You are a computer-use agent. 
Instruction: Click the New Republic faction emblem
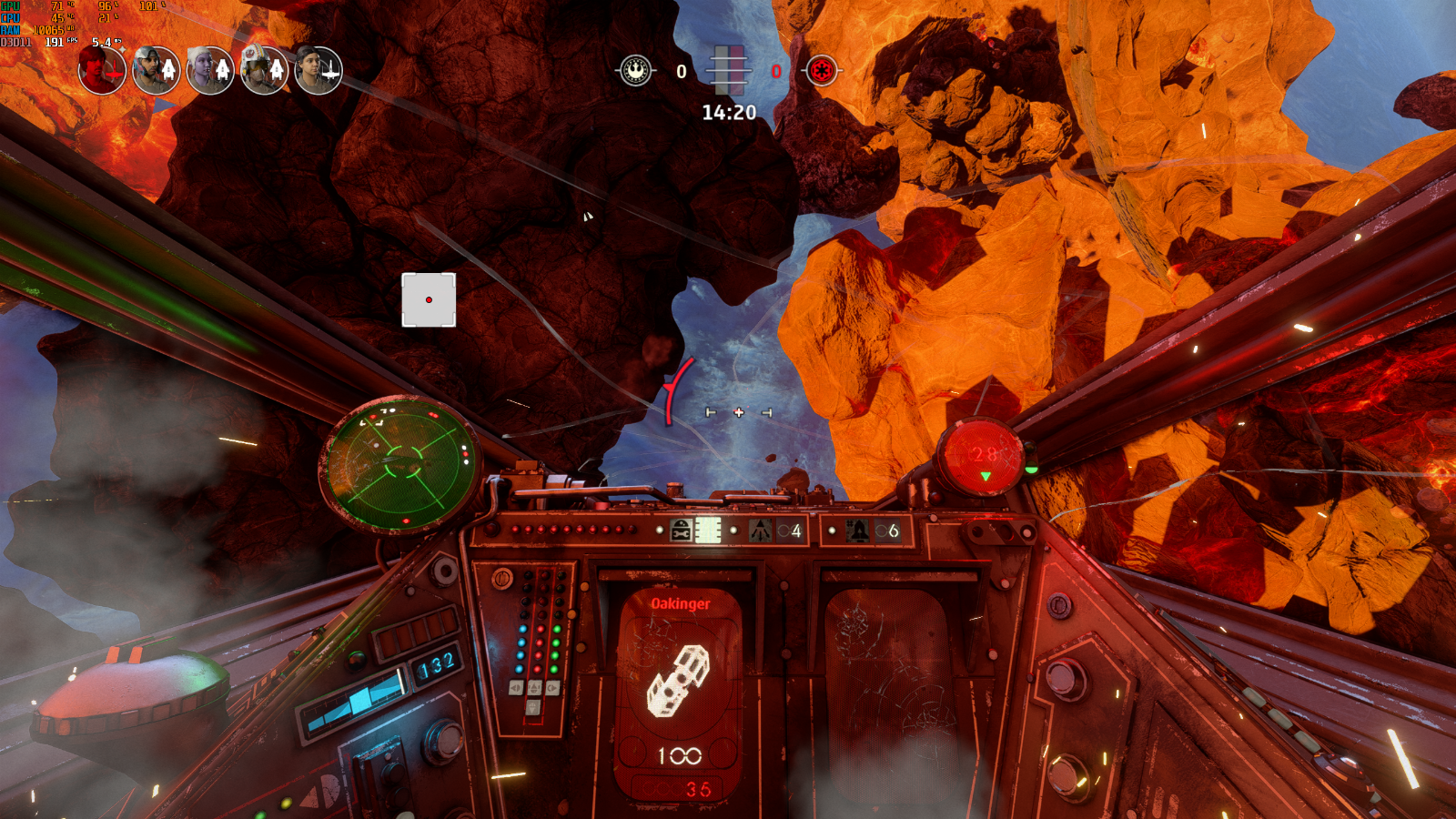point(636,70)
